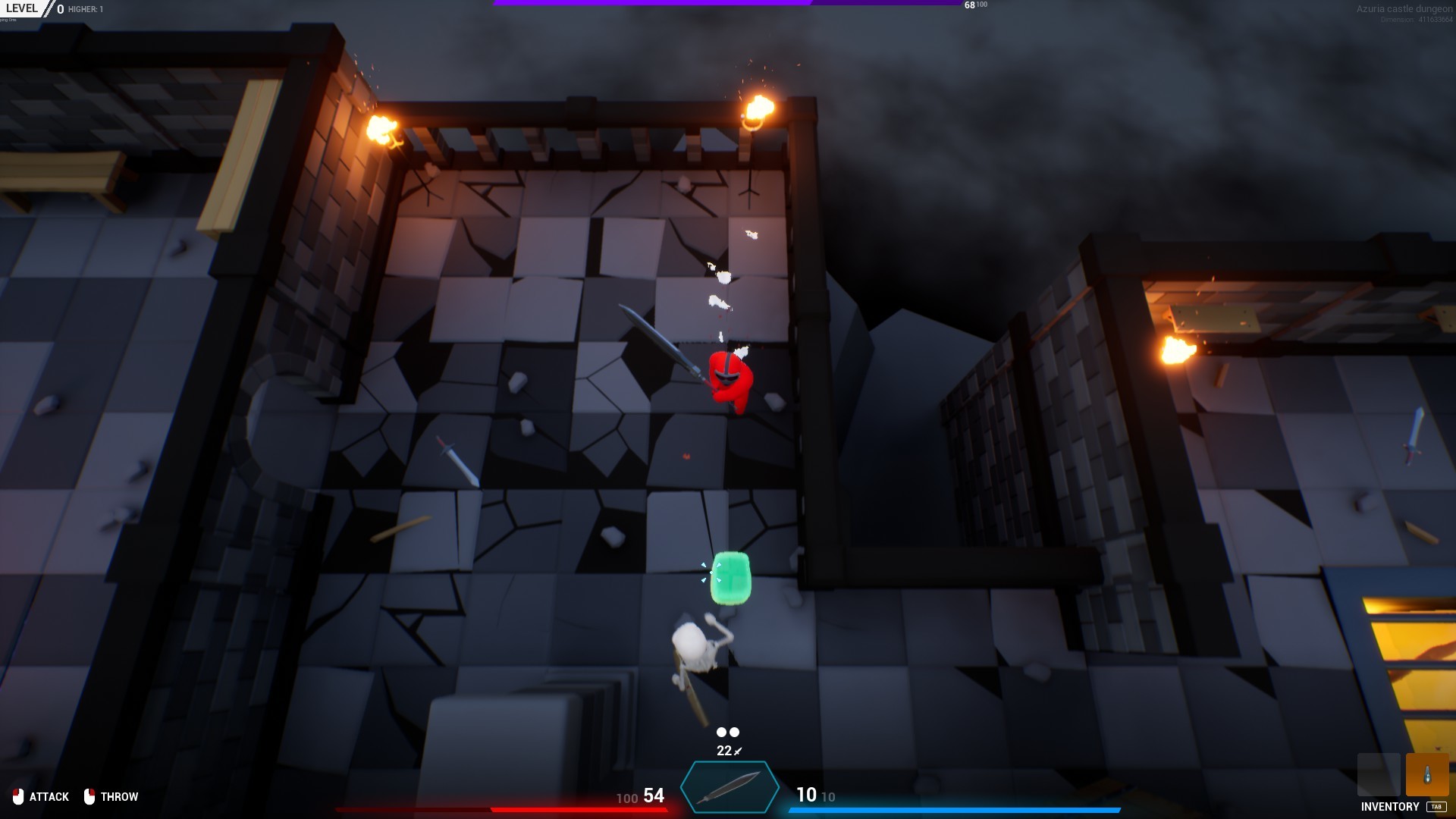Open the INVENTORY panel

[x=1390, y=807]
